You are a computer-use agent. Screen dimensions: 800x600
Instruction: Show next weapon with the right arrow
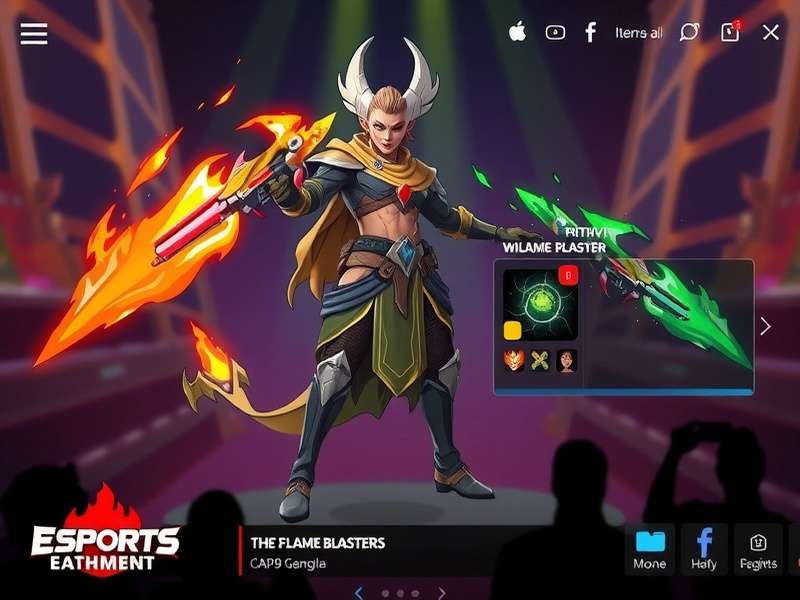coord(765,326)
